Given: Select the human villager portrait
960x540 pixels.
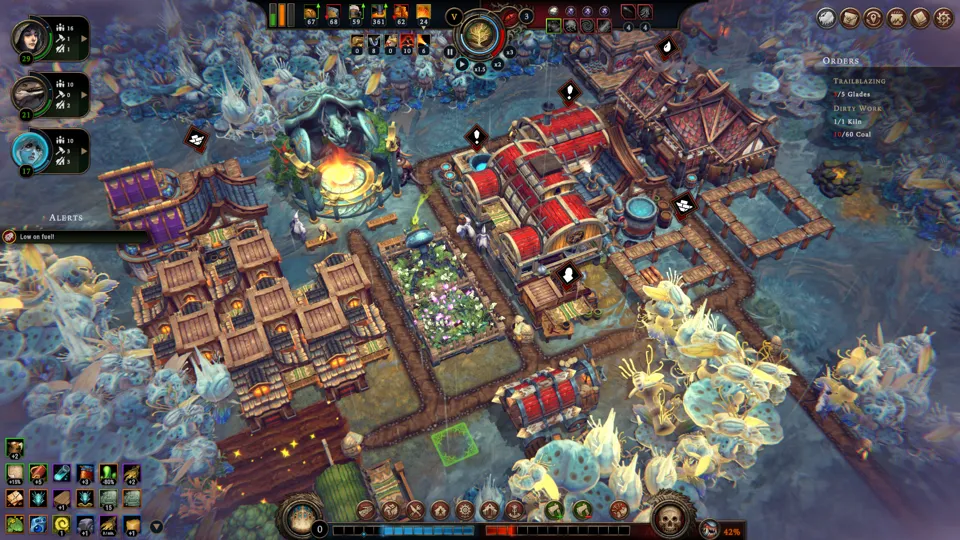Looking at the screenshot, I should [x=28, y=38].
